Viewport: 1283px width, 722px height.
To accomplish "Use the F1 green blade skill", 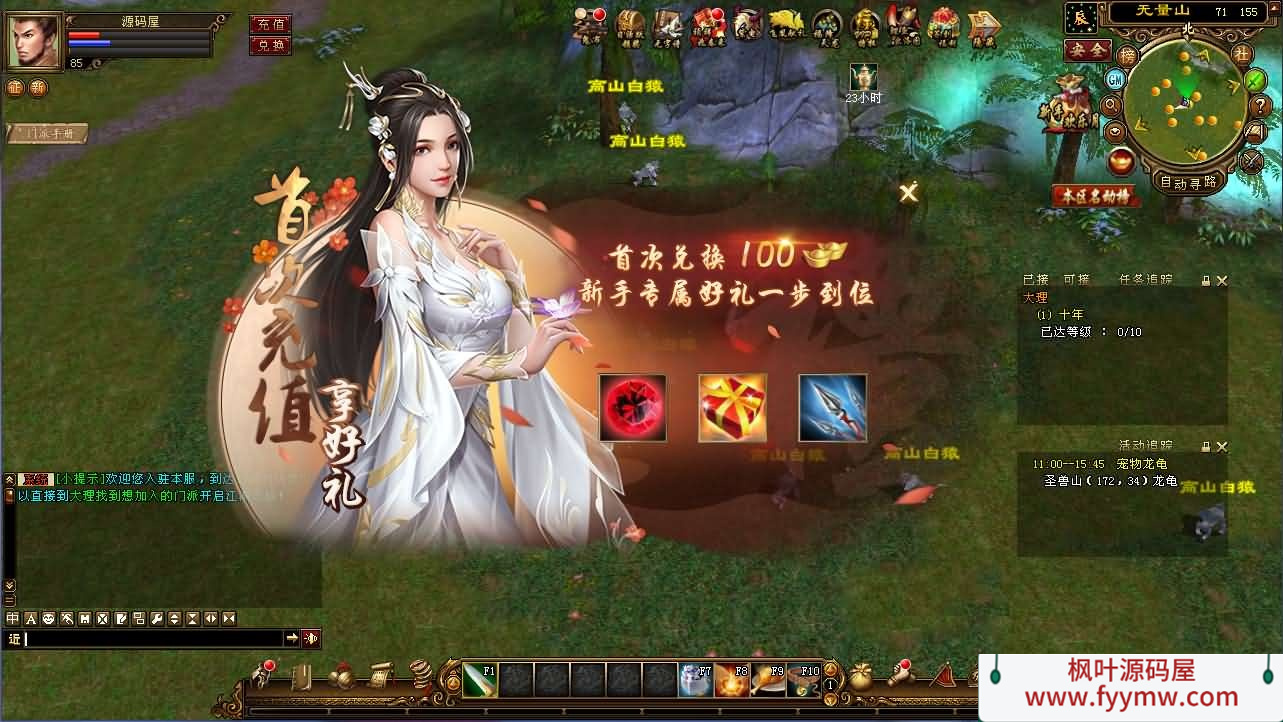I will point(479,680).
